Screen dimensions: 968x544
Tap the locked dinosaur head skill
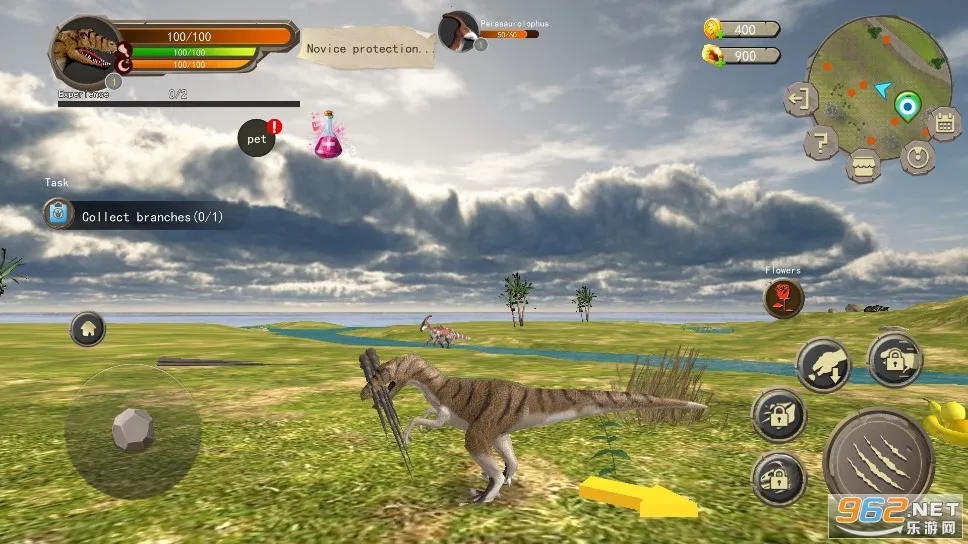[777, 478]
